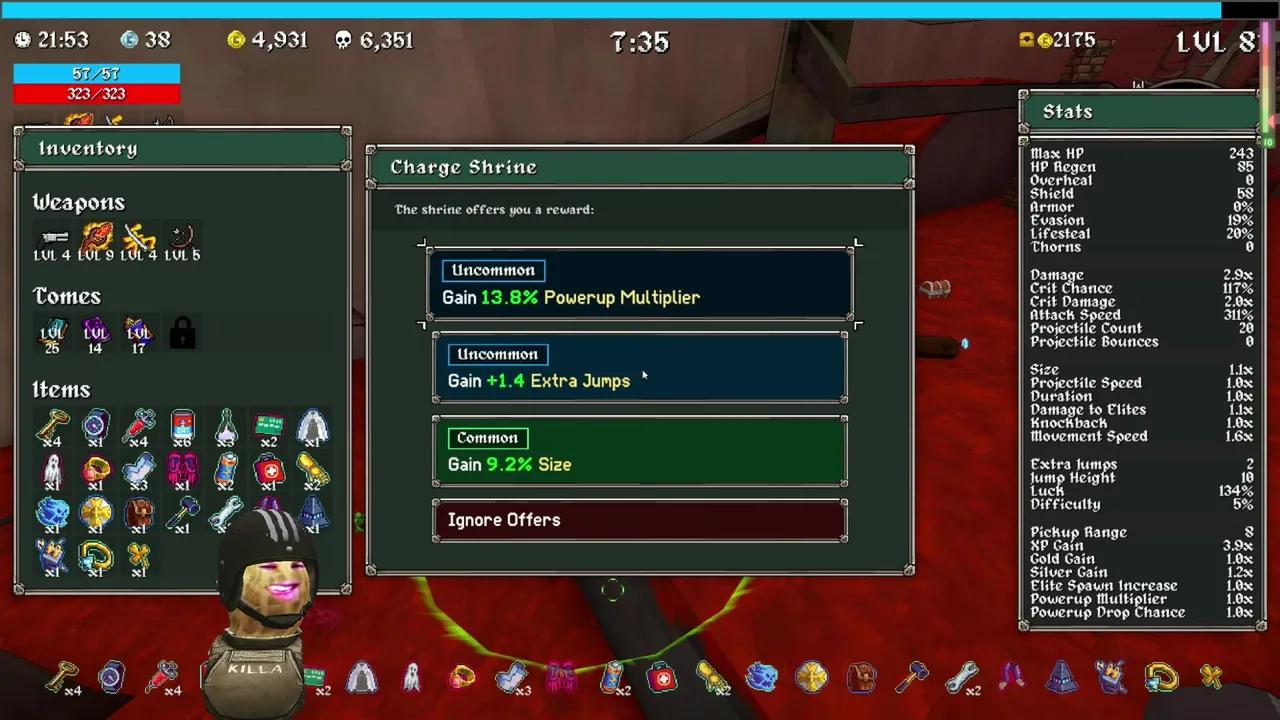Choose the 13.8% Powerup Multiplier reward
The image size is (1280, 720).
pyautogui.click(x=640, y=284)
